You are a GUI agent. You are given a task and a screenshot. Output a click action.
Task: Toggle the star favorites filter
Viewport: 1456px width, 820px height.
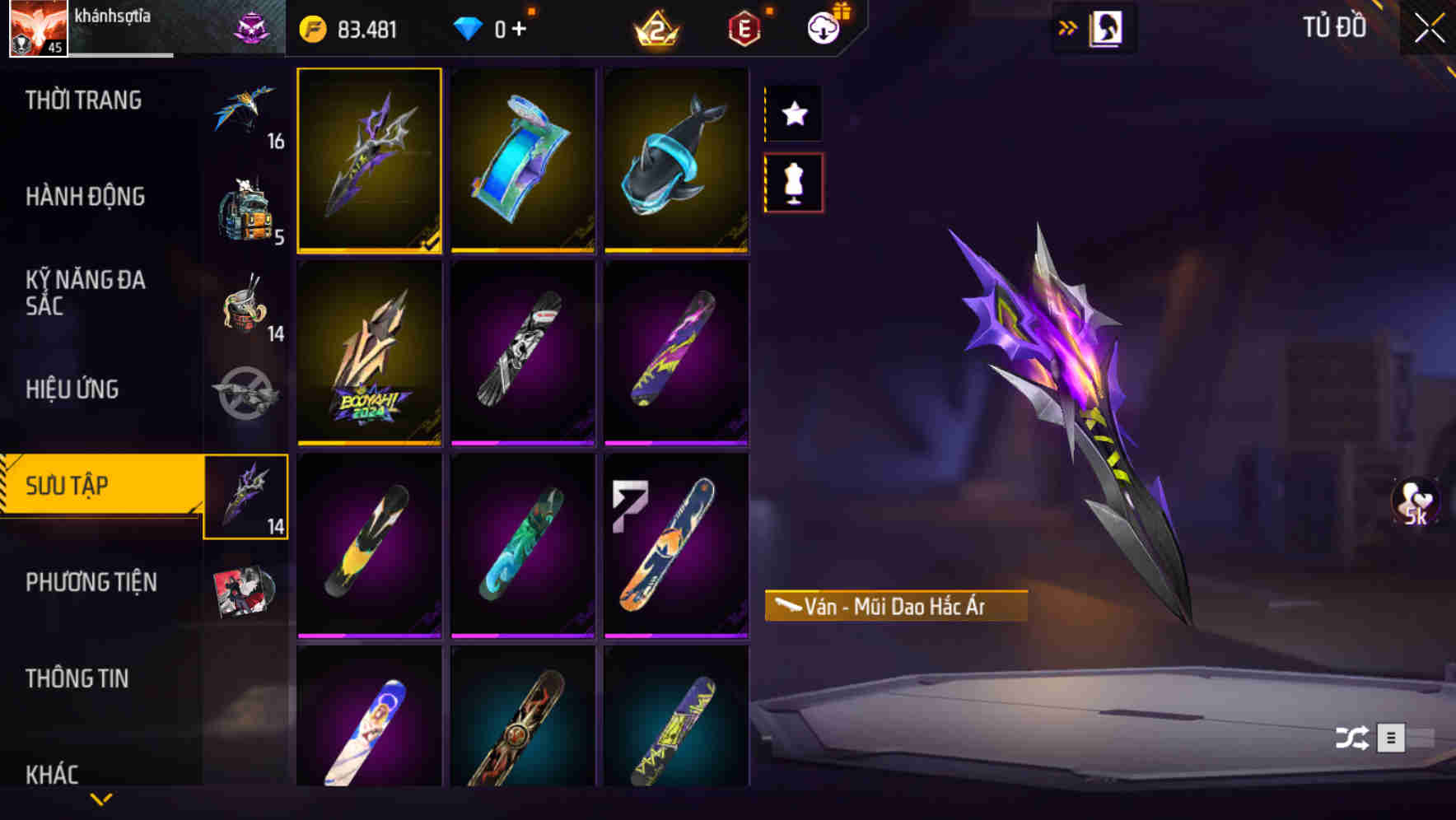(x=793, y=114)
